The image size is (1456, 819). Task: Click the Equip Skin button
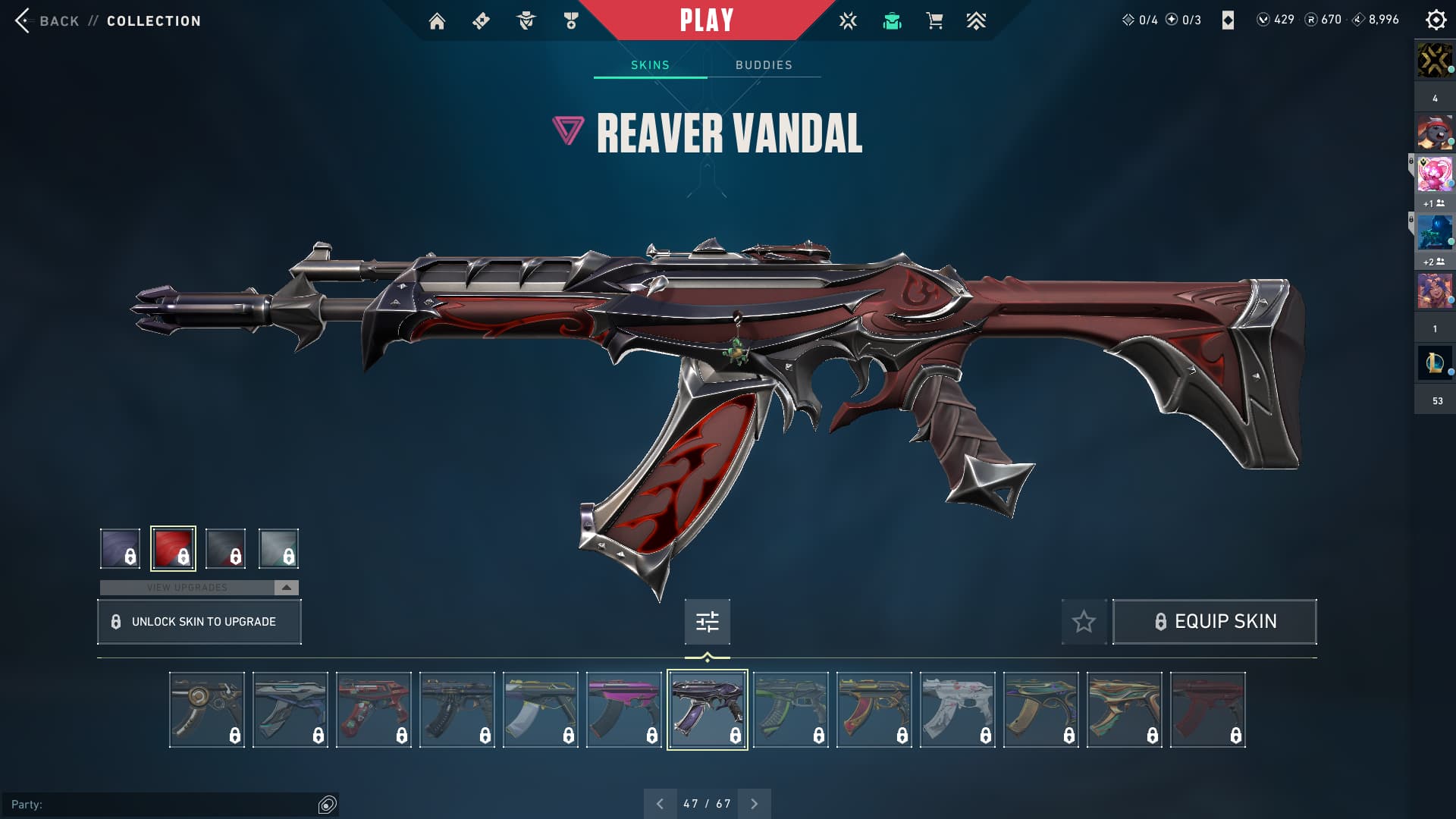pos(1214,622)
